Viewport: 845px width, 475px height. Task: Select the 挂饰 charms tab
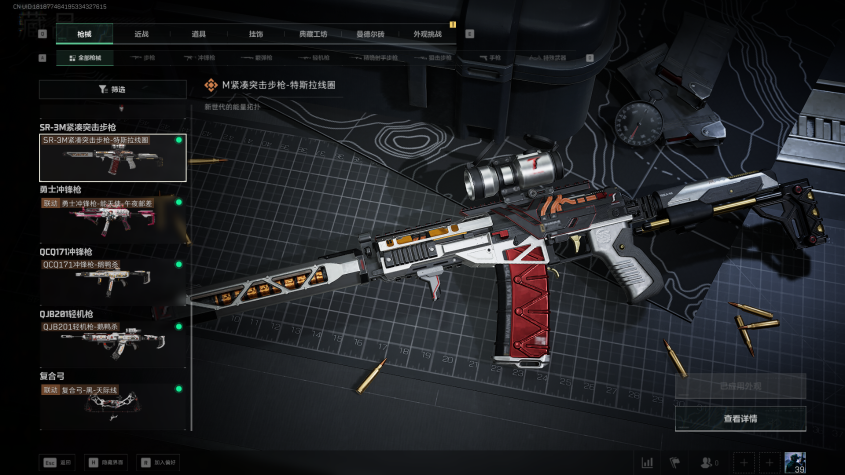pos(256,34)
